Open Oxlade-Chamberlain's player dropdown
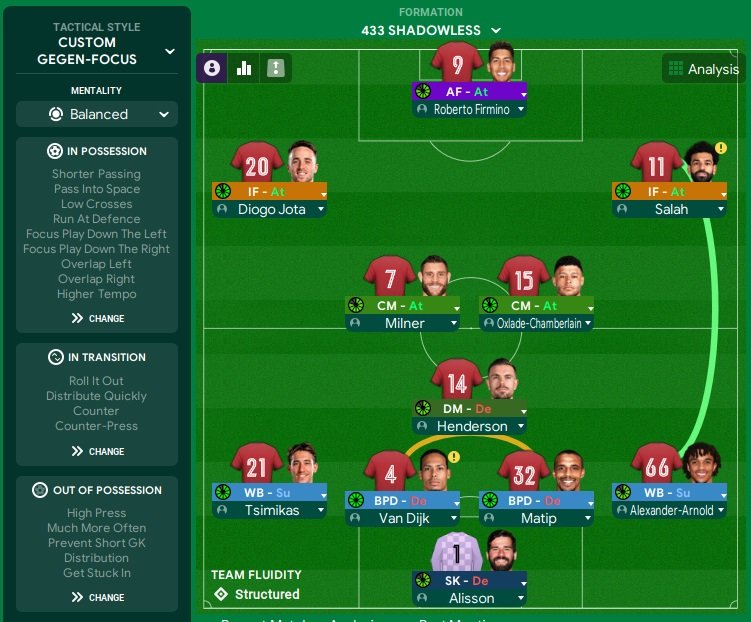Viewport: 751px width, 622px height. (x=536, y=323)
